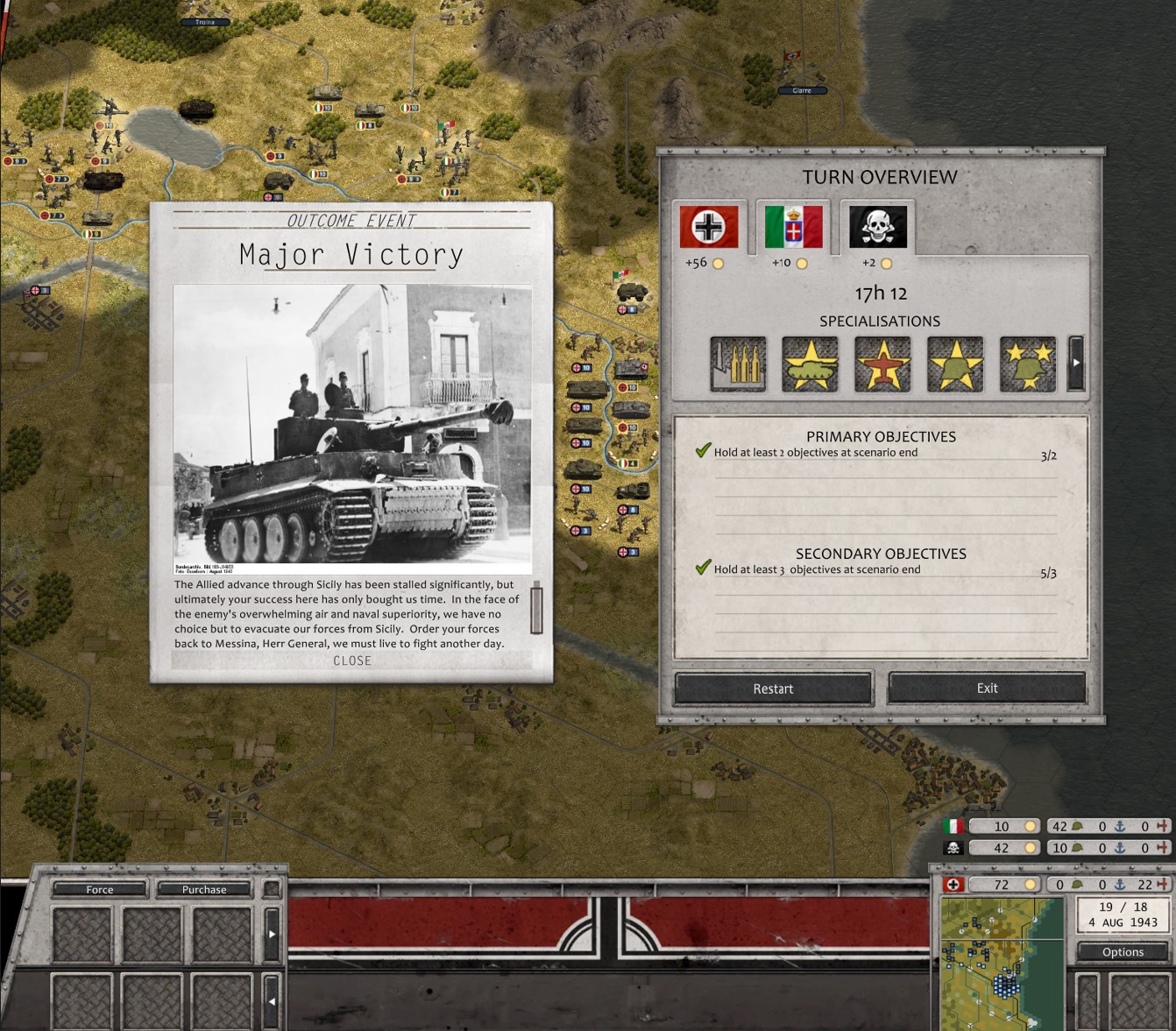The height and width of the screenshot is (1031, 1176).
Task: Switch to the Italian flag faction tab
Action: [793, 227]
